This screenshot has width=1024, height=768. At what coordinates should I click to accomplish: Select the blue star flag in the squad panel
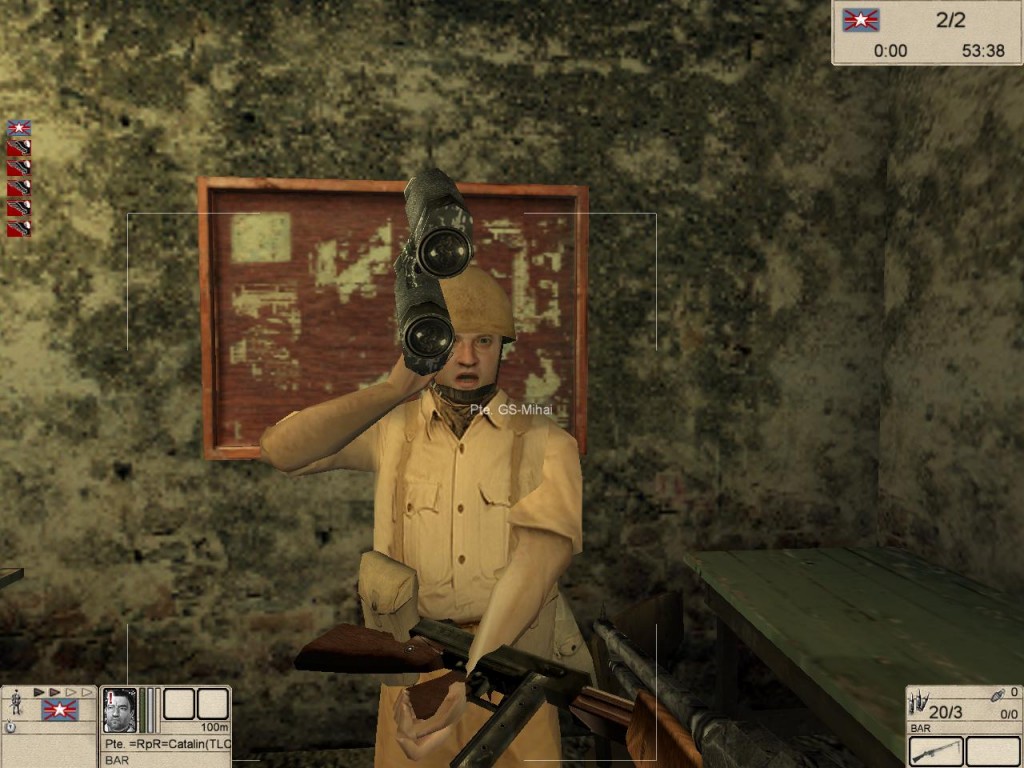click(60, 710)
